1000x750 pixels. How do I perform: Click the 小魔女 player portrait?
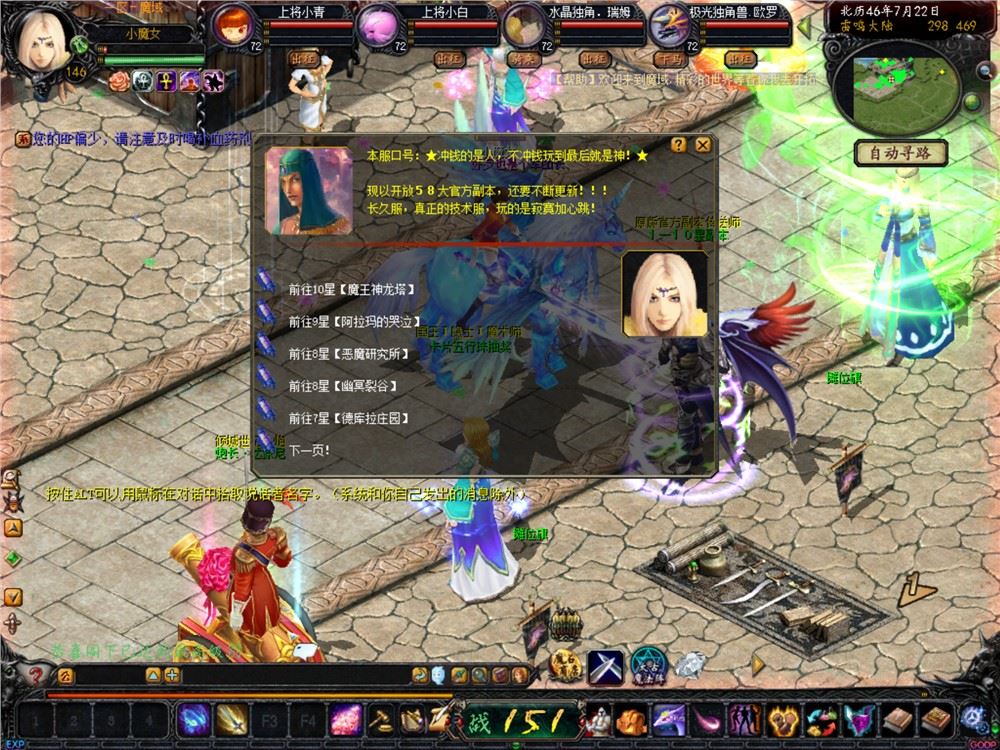[x=45, y=38]
